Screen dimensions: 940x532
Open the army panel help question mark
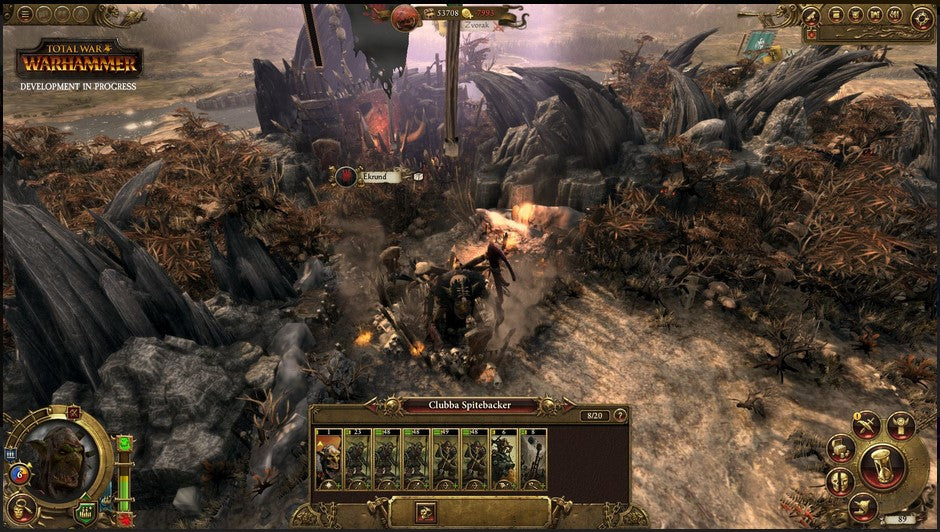pos(620,414)
